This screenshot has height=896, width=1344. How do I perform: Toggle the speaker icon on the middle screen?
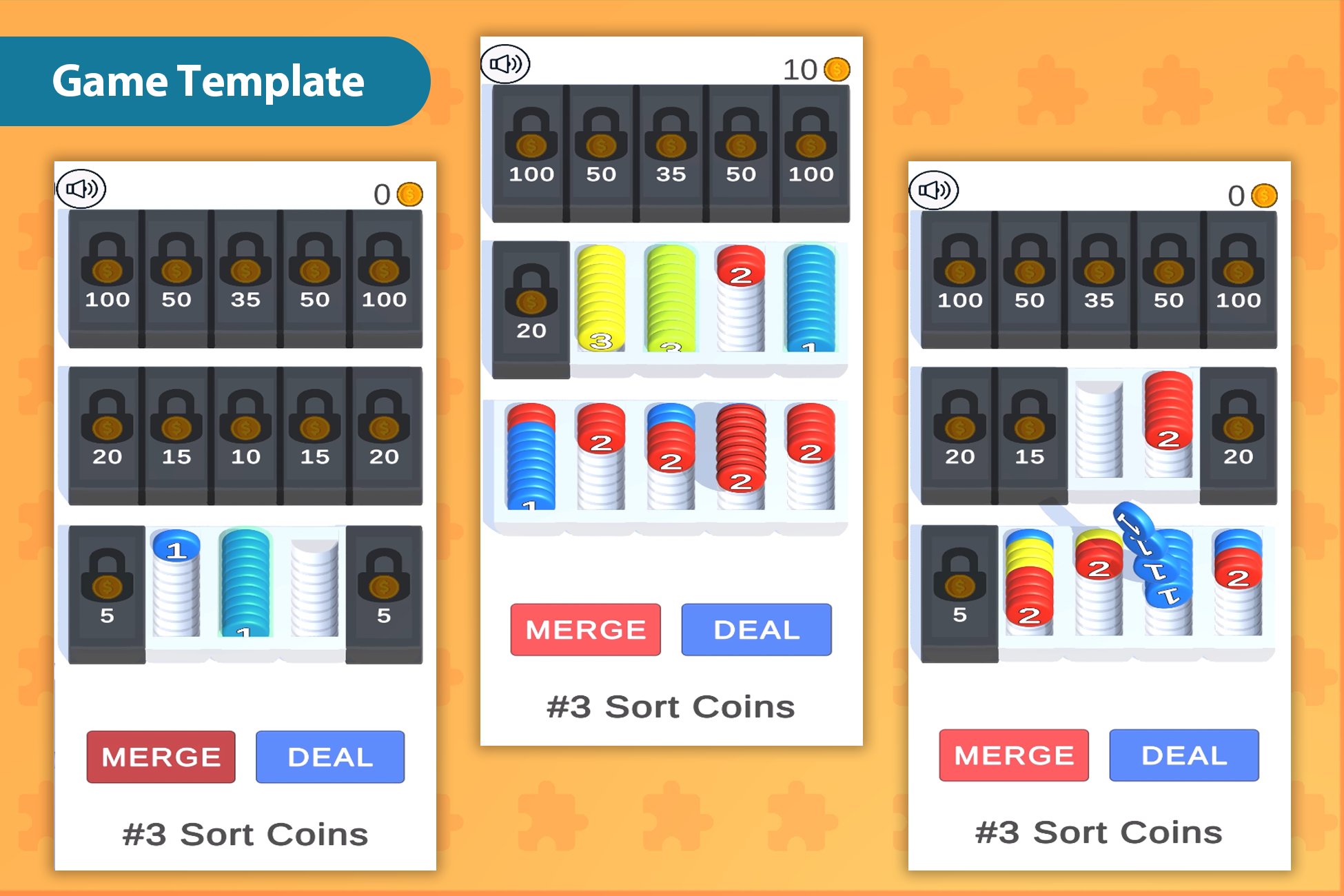[x=507, y=63]
